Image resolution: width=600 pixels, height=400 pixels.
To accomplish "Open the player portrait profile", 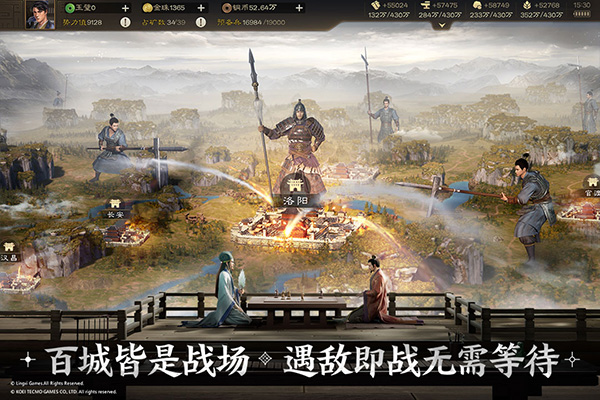I will pyautogui.click(x=39, y=15).
